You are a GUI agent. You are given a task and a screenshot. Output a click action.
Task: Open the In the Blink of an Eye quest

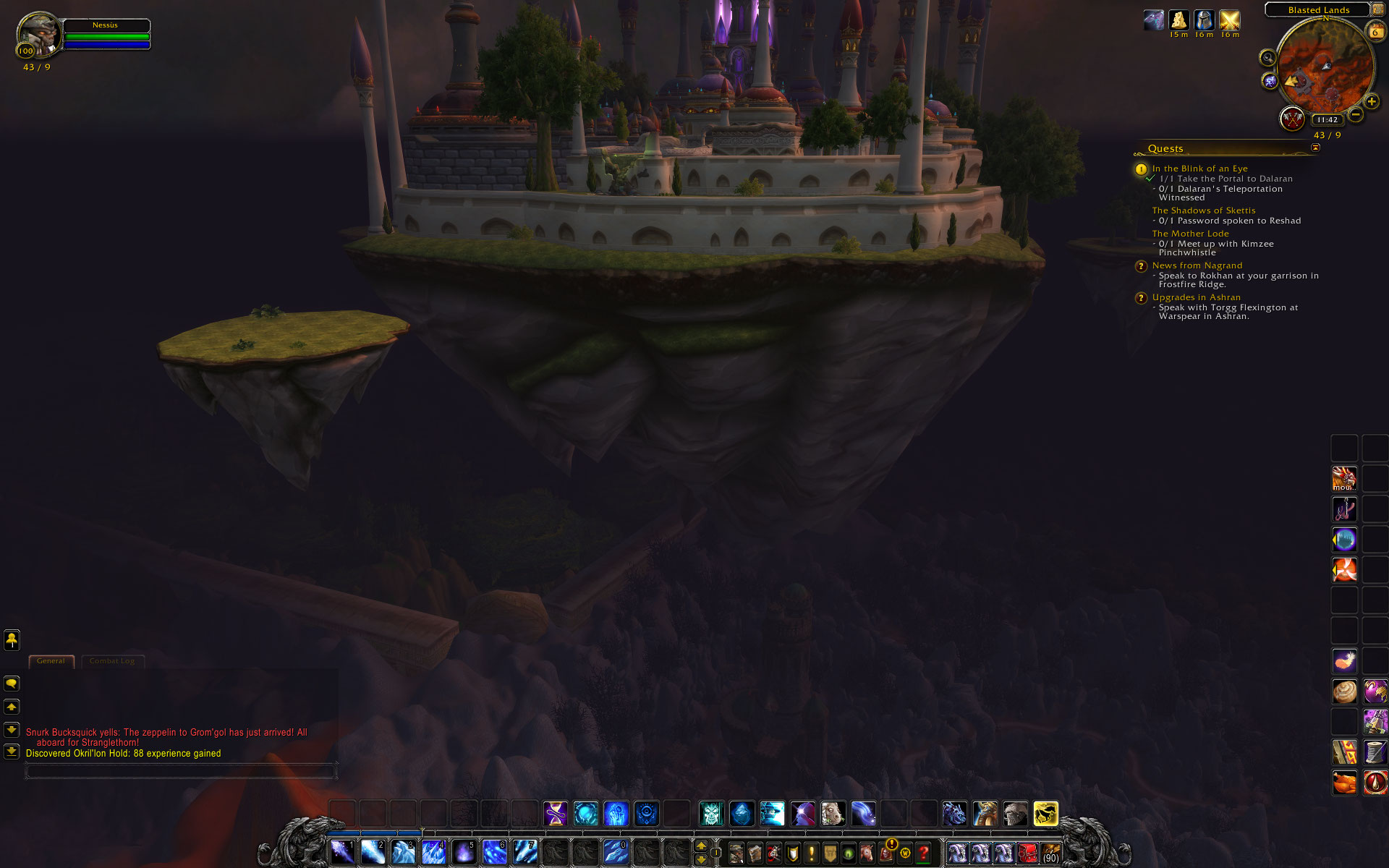point(1199,169)
